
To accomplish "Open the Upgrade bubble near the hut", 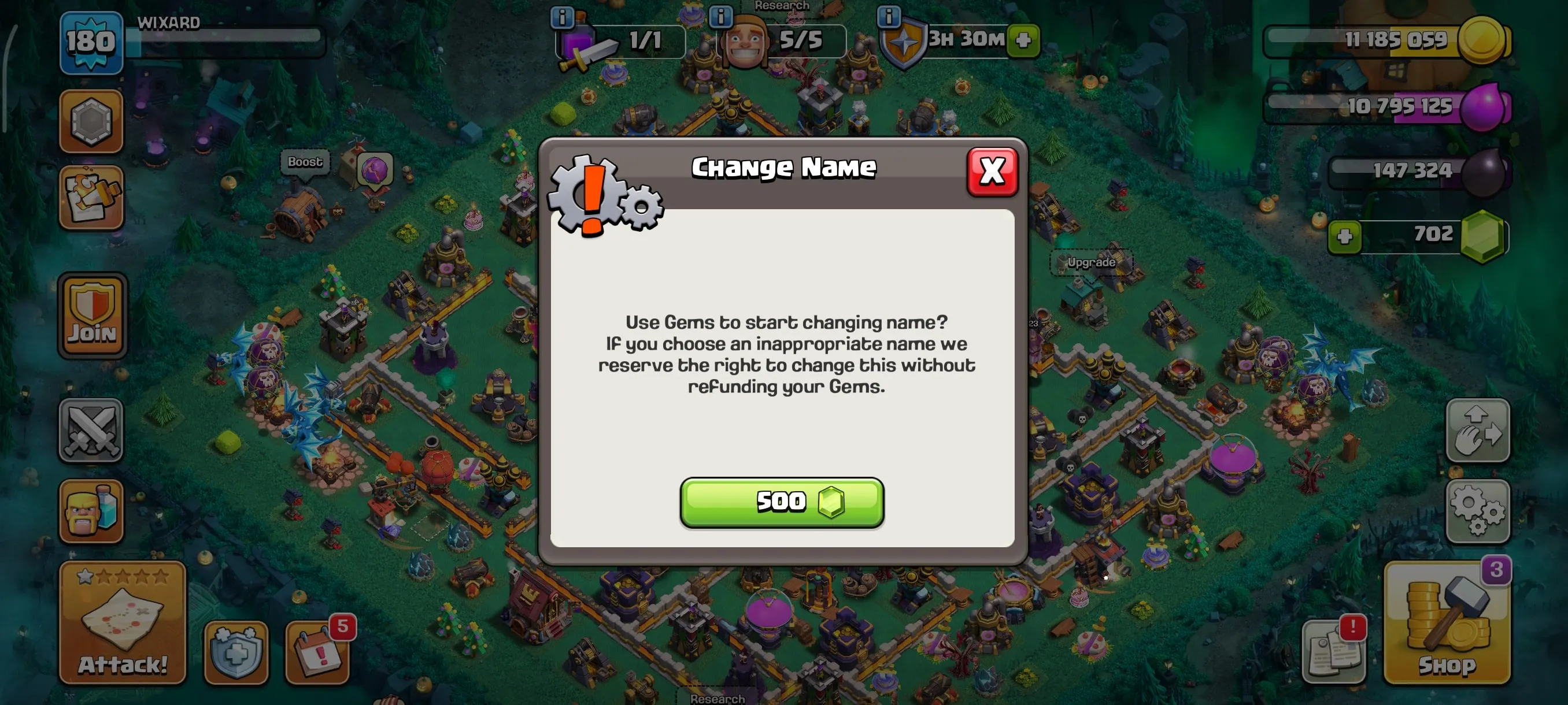I will (x=1094, y=263).
